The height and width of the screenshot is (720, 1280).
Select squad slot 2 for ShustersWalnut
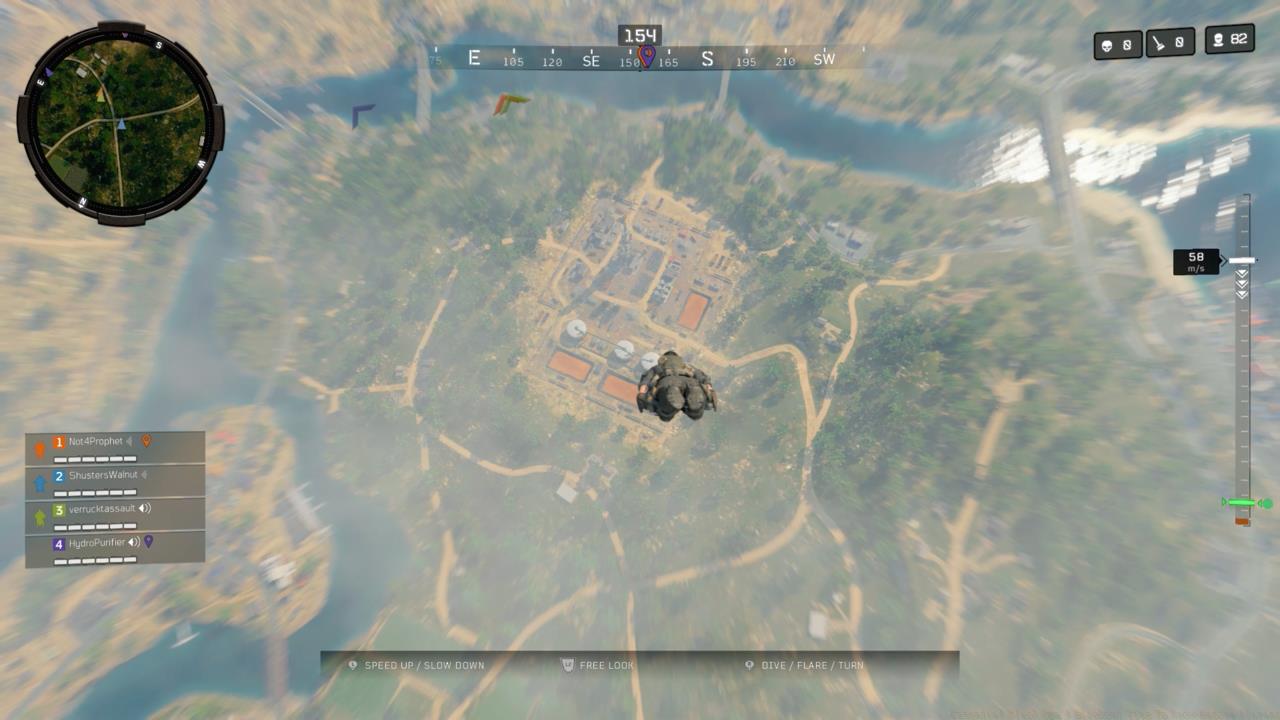pyautogui.click(x=59, y=475)
